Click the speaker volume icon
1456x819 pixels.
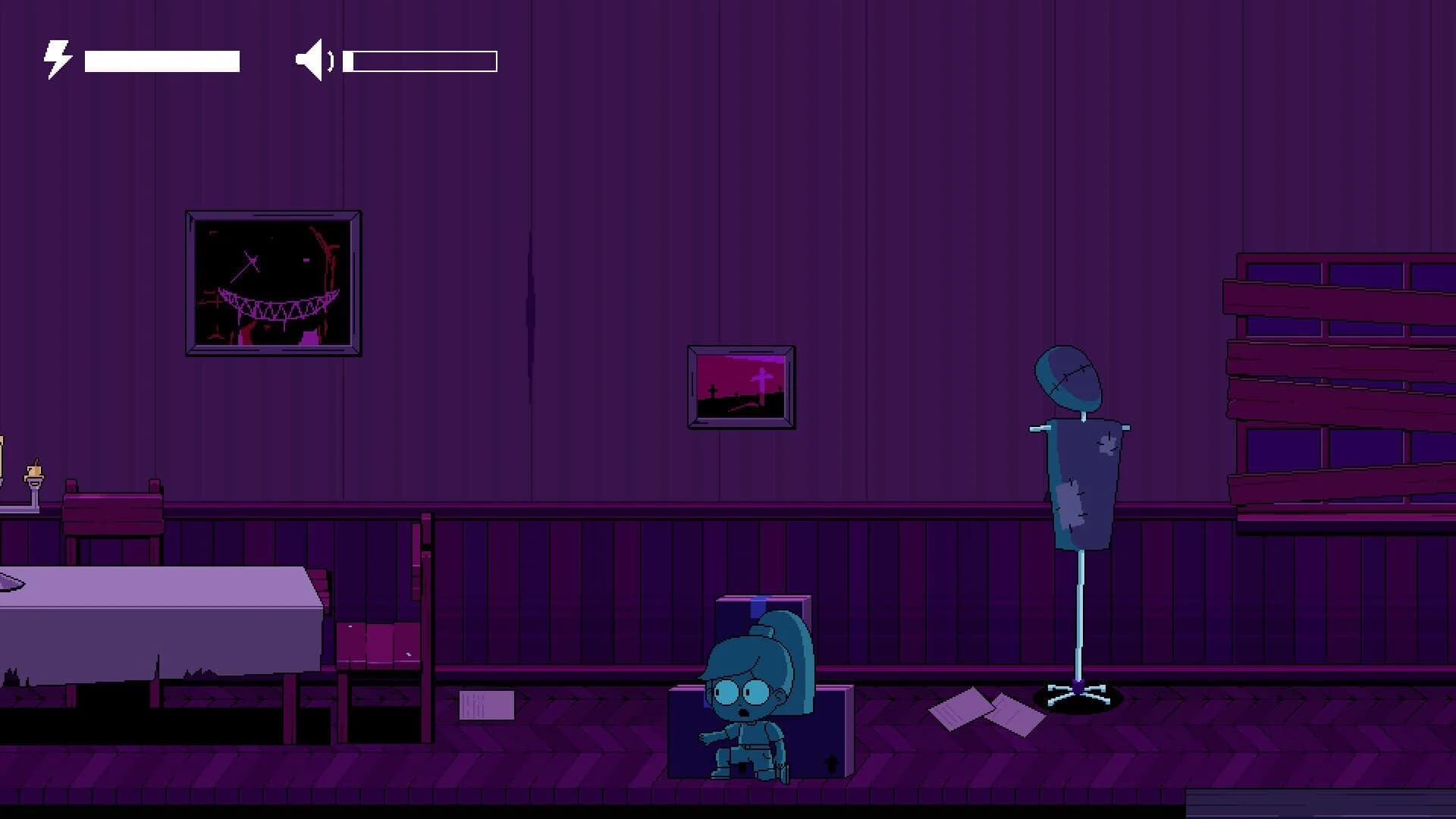(314, 59)
